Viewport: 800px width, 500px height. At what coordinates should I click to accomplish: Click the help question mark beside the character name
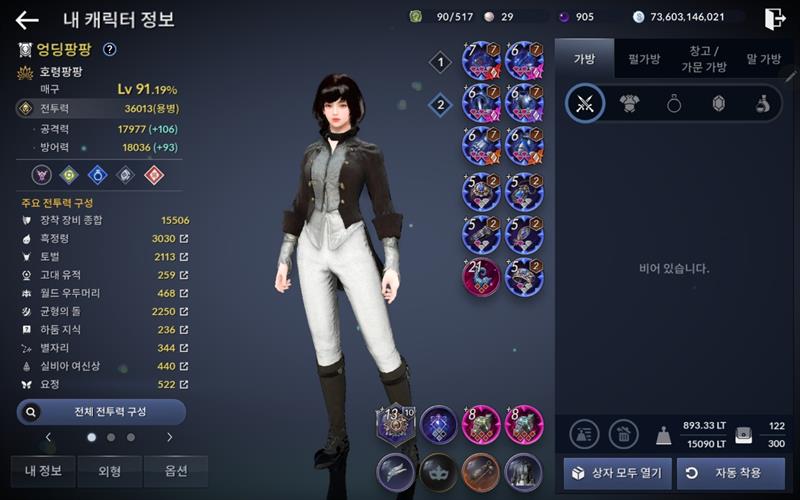coord(110,49)
